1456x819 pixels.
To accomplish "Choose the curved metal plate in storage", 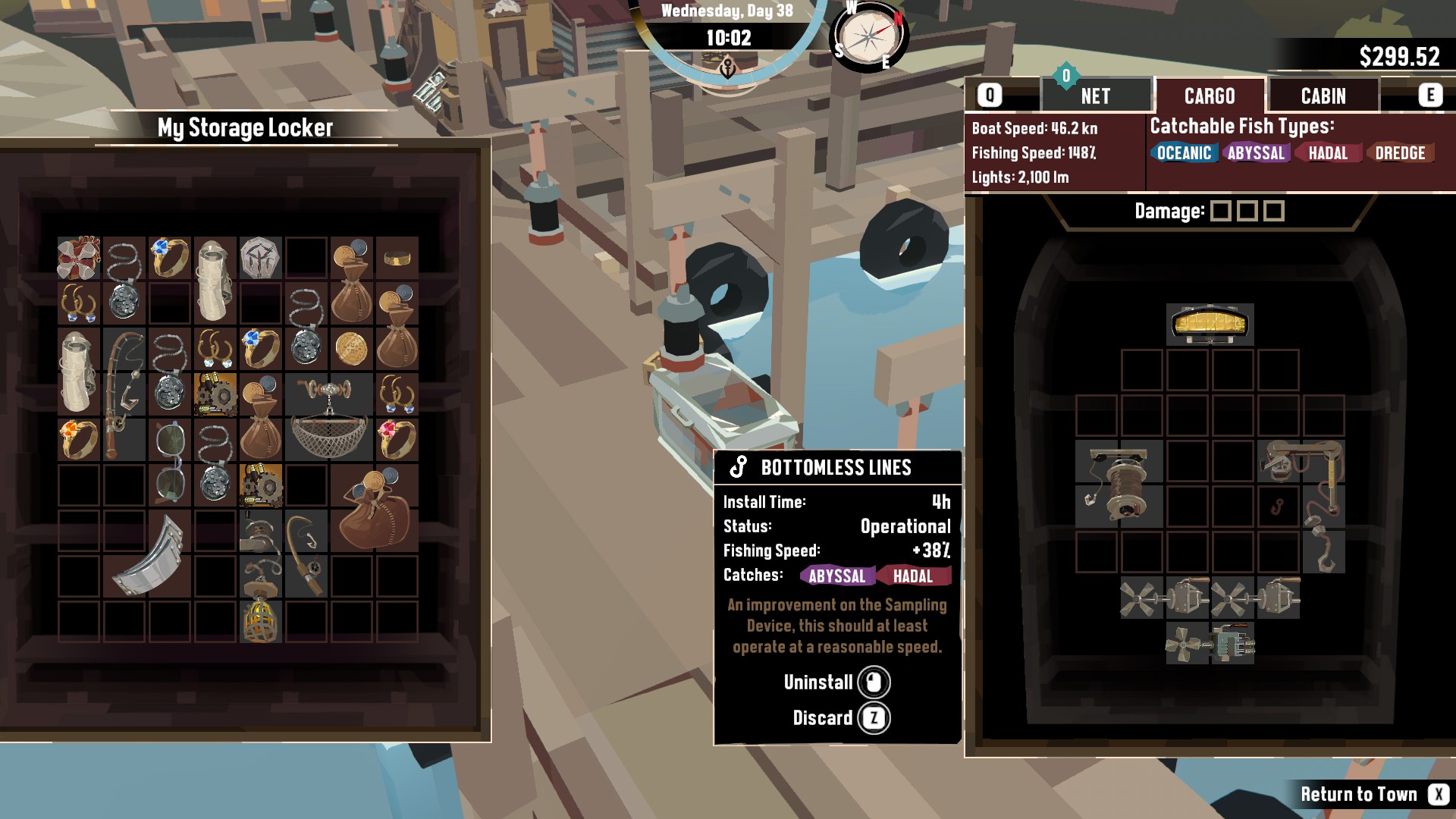I will pyautogui.click(x=147, y=555).
